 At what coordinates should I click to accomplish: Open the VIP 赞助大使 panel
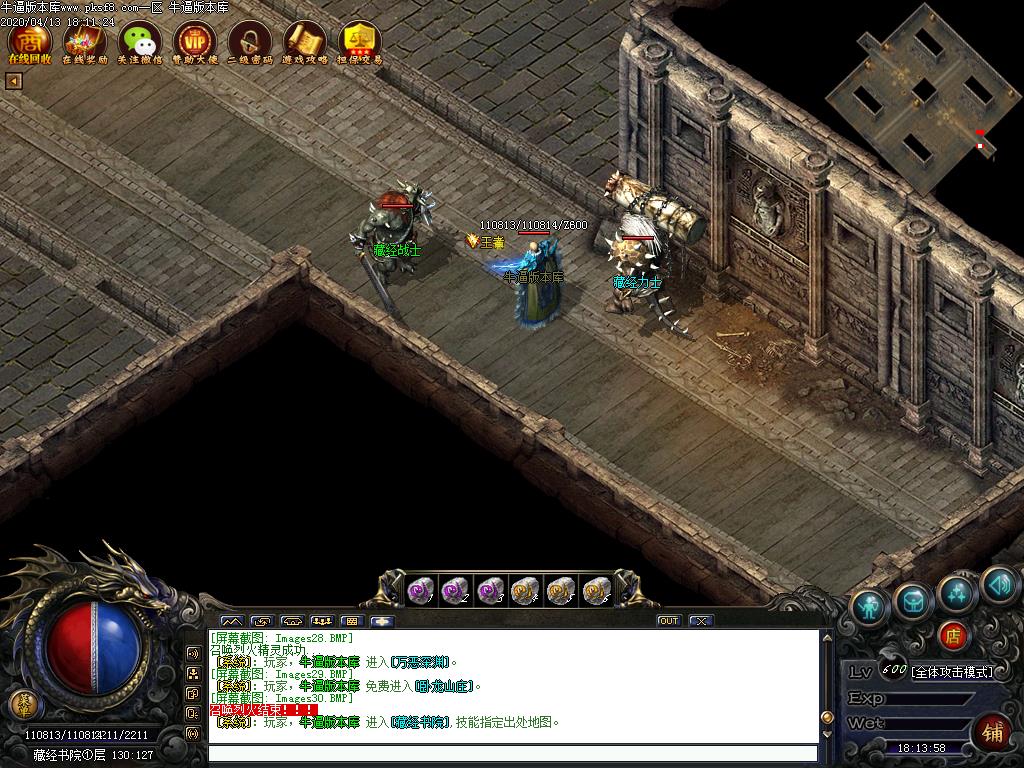pos(195,42)
